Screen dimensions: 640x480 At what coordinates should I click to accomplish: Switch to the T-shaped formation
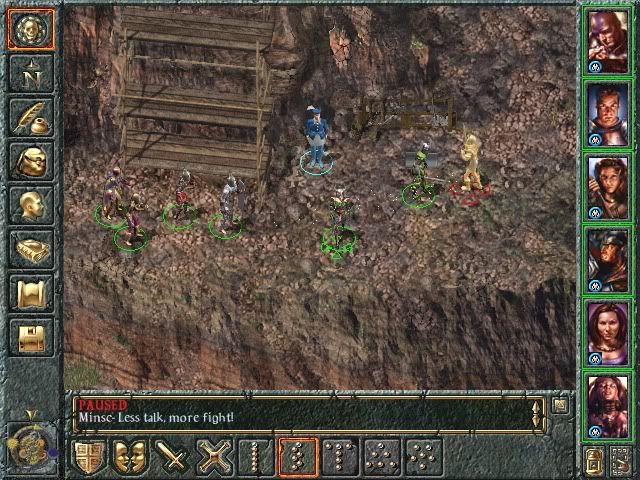point(340,457)
